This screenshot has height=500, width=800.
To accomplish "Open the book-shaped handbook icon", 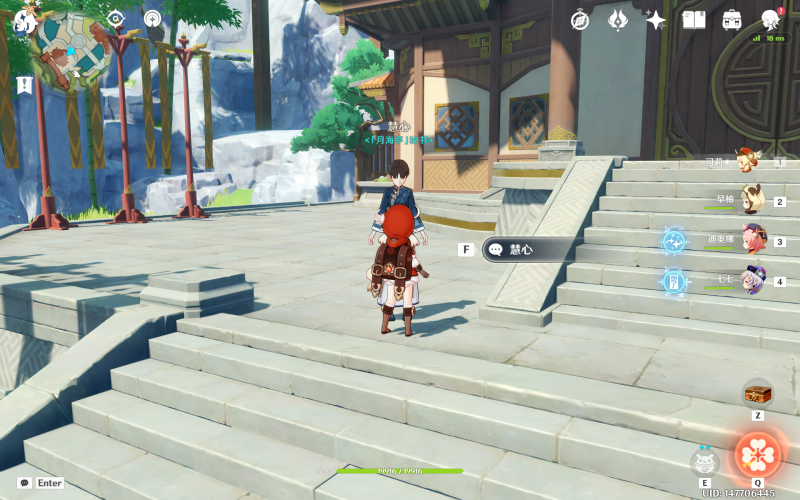I will coord(694,19).
